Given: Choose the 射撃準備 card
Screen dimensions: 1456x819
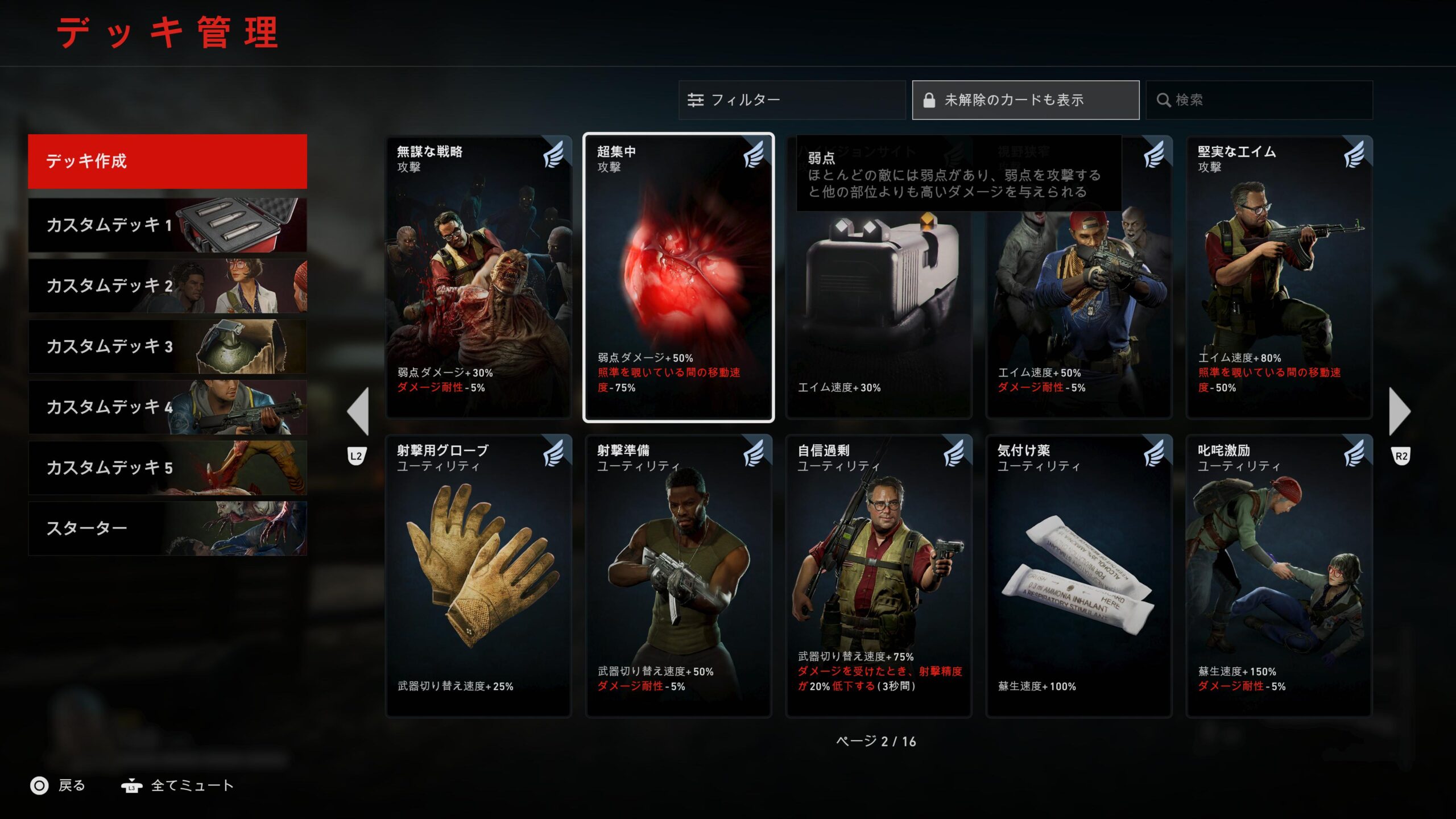Looking at the screenshot, I should coord(679,576).
